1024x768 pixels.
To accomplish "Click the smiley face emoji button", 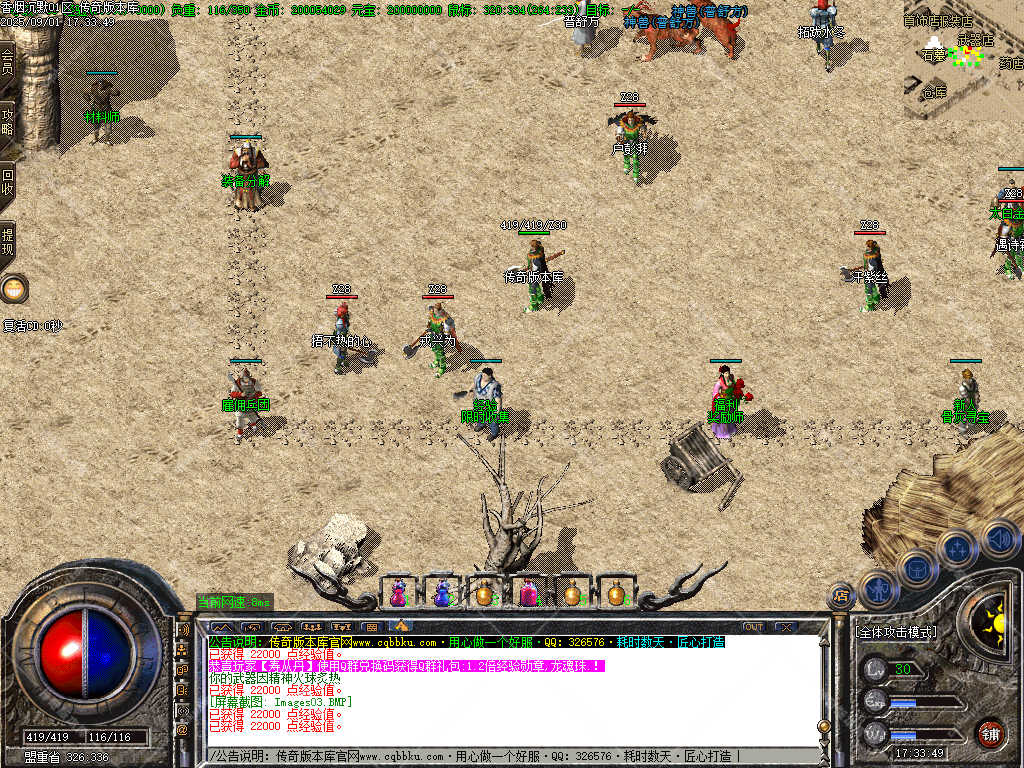I will (14, 290).
